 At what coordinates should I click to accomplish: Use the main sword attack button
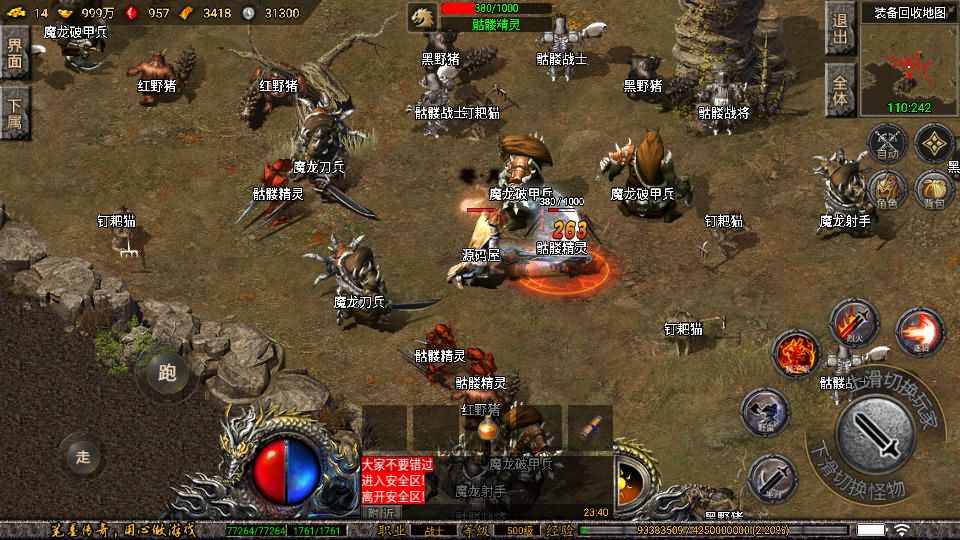point(876,433)
